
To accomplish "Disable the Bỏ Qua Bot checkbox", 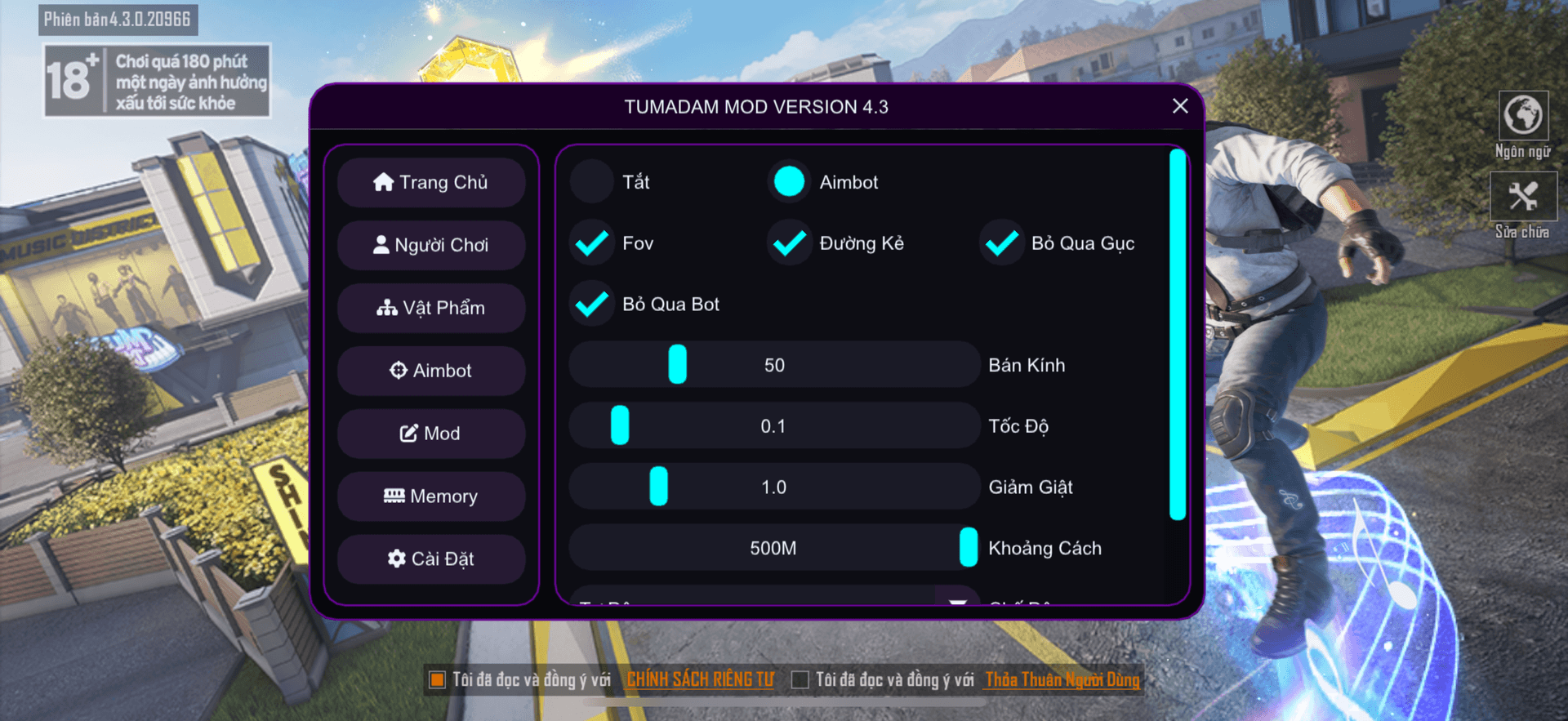I will 592,304.
